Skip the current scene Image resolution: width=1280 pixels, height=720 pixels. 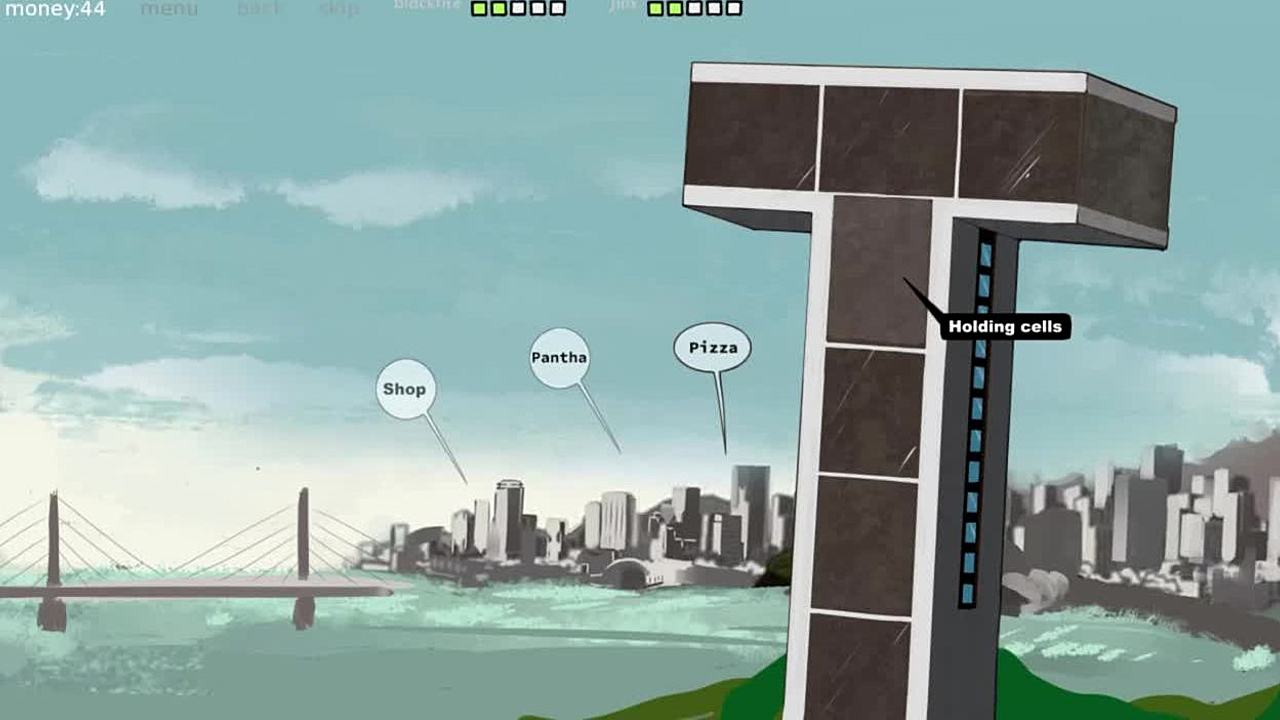pos(339,10)
